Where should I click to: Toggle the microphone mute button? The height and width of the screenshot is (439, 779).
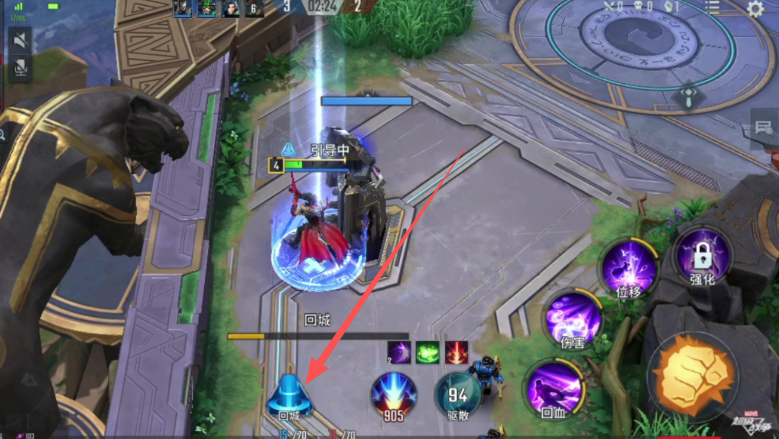click(x=19, y=68)
